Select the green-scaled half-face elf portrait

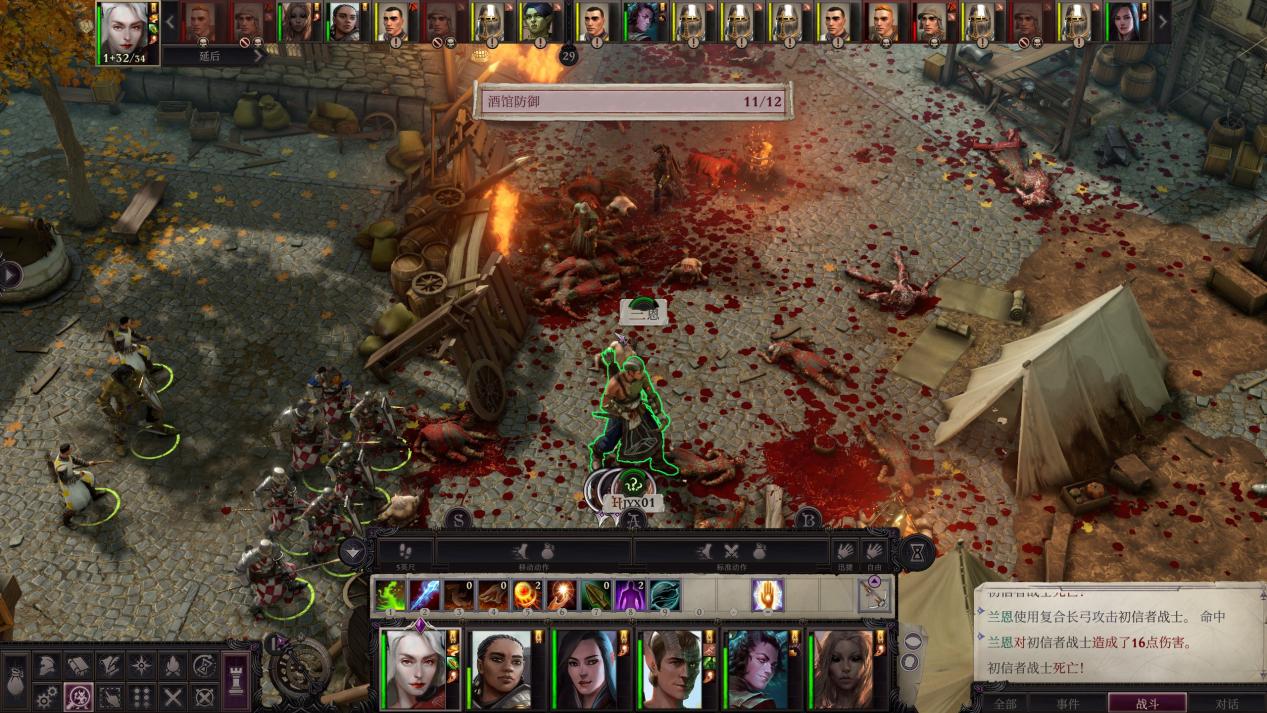(670, 668)
